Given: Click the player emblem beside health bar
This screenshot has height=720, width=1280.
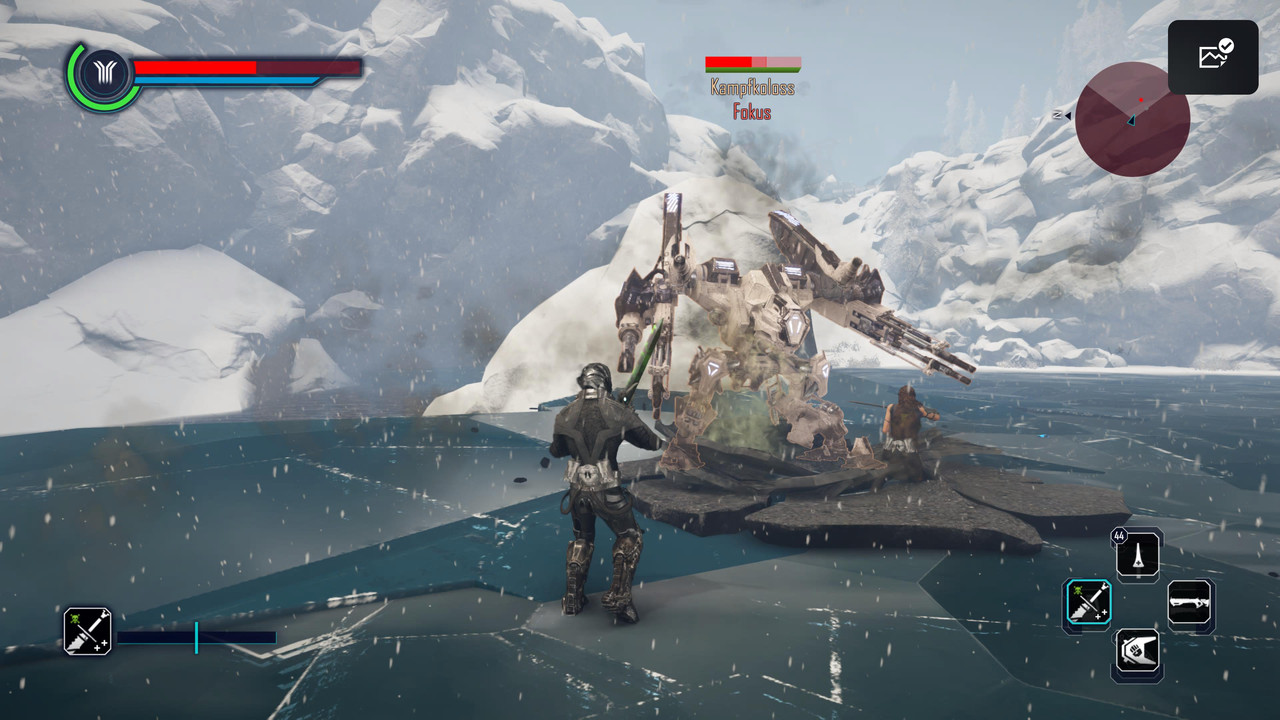Looking at the screenshot, I should (x=102, y=76).
